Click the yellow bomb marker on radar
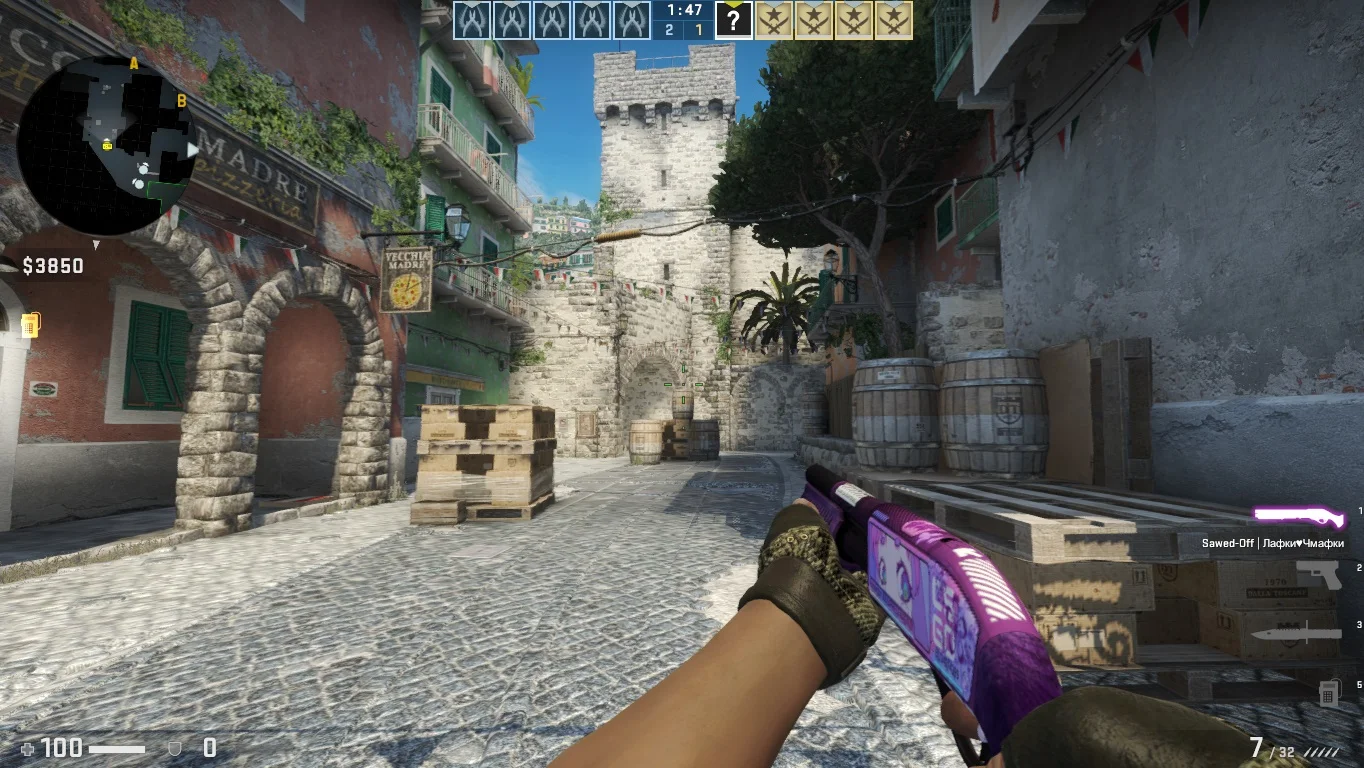The width and height of the screenshot is (1364, 768). click(x=107, y=146)
